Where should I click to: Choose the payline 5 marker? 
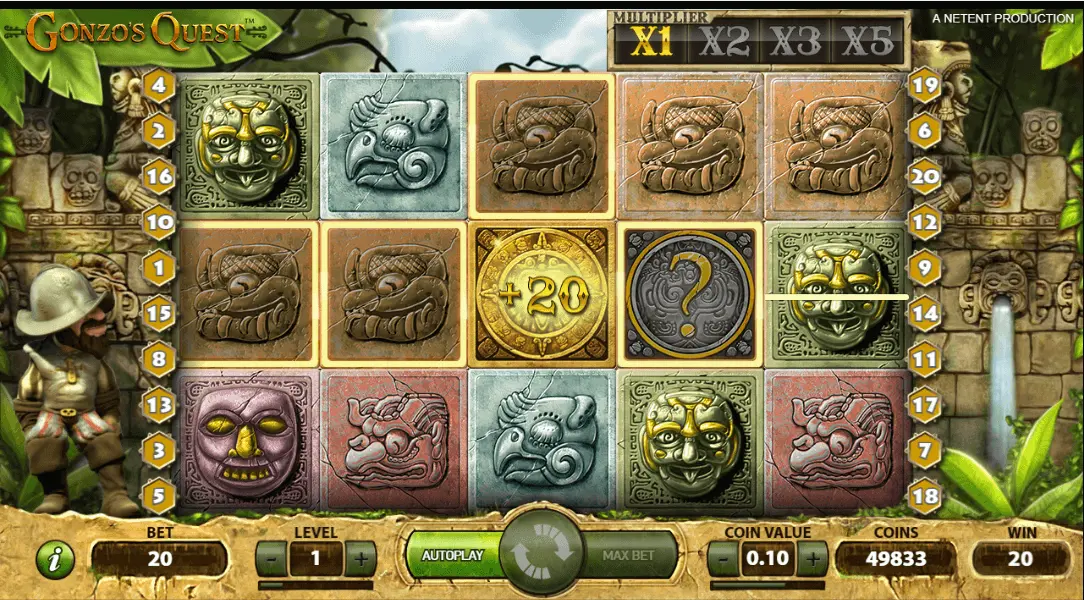158,494
